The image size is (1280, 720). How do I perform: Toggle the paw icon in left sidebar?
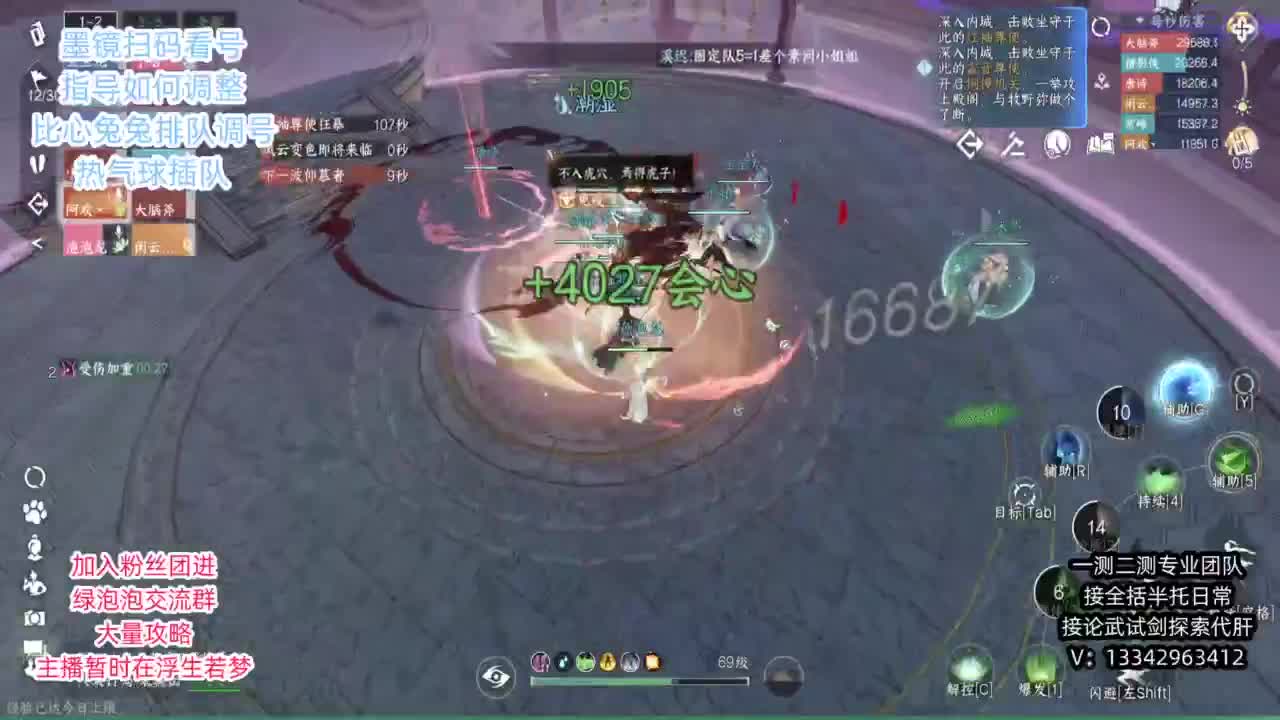(35, 510)
